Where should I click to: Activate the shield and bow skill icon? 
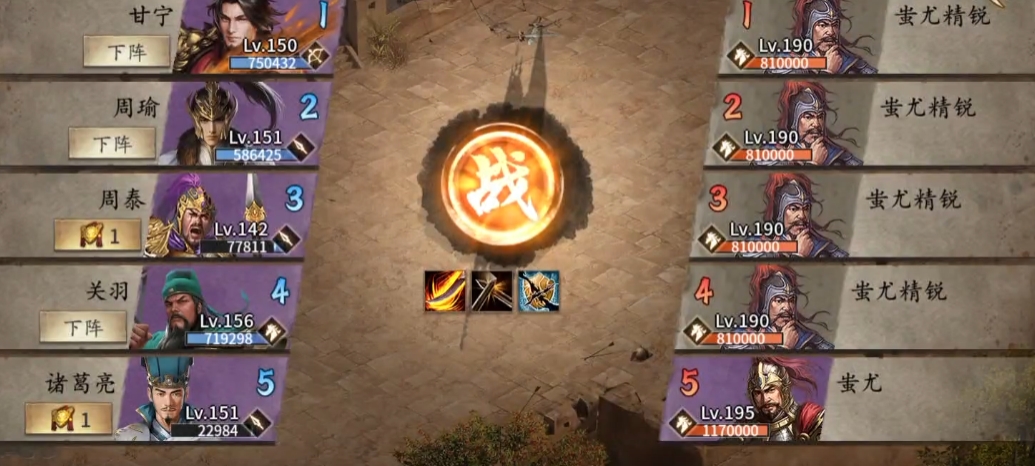[538, 291]
